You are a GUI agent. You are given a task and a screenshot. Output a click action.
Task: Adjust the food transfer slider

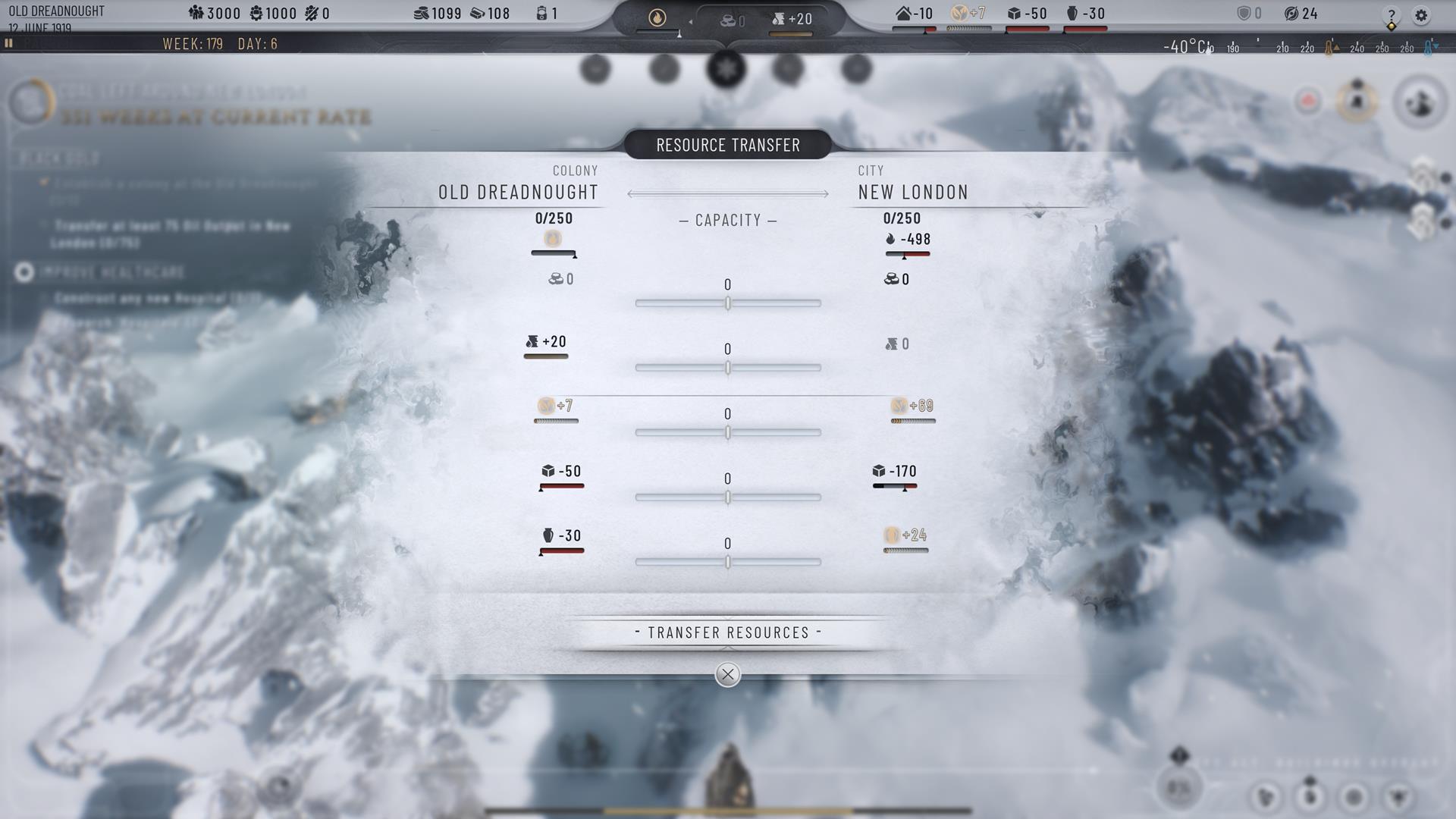(728, 433)
